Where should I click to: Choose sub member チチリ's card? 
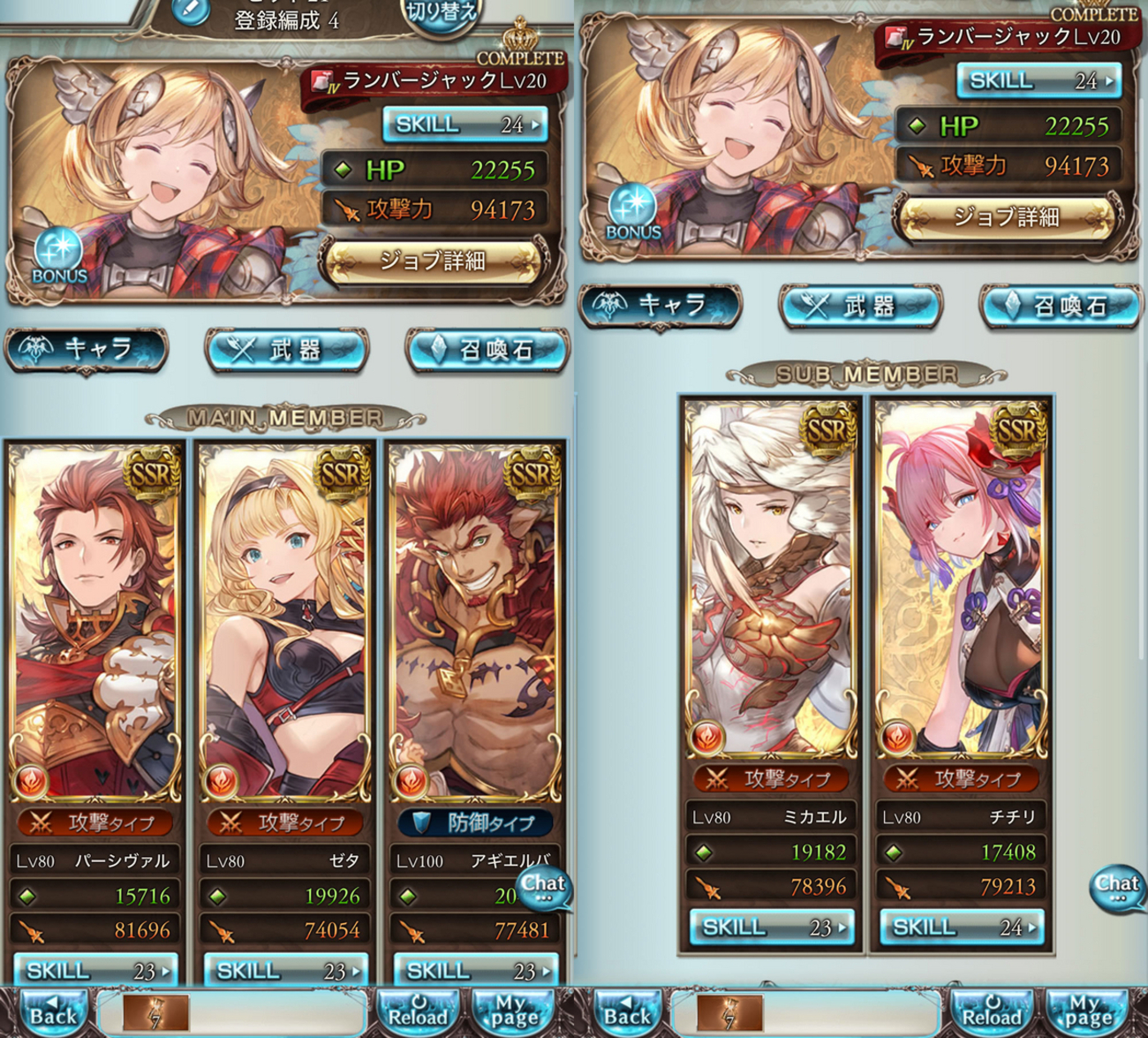tap(962, 574)
